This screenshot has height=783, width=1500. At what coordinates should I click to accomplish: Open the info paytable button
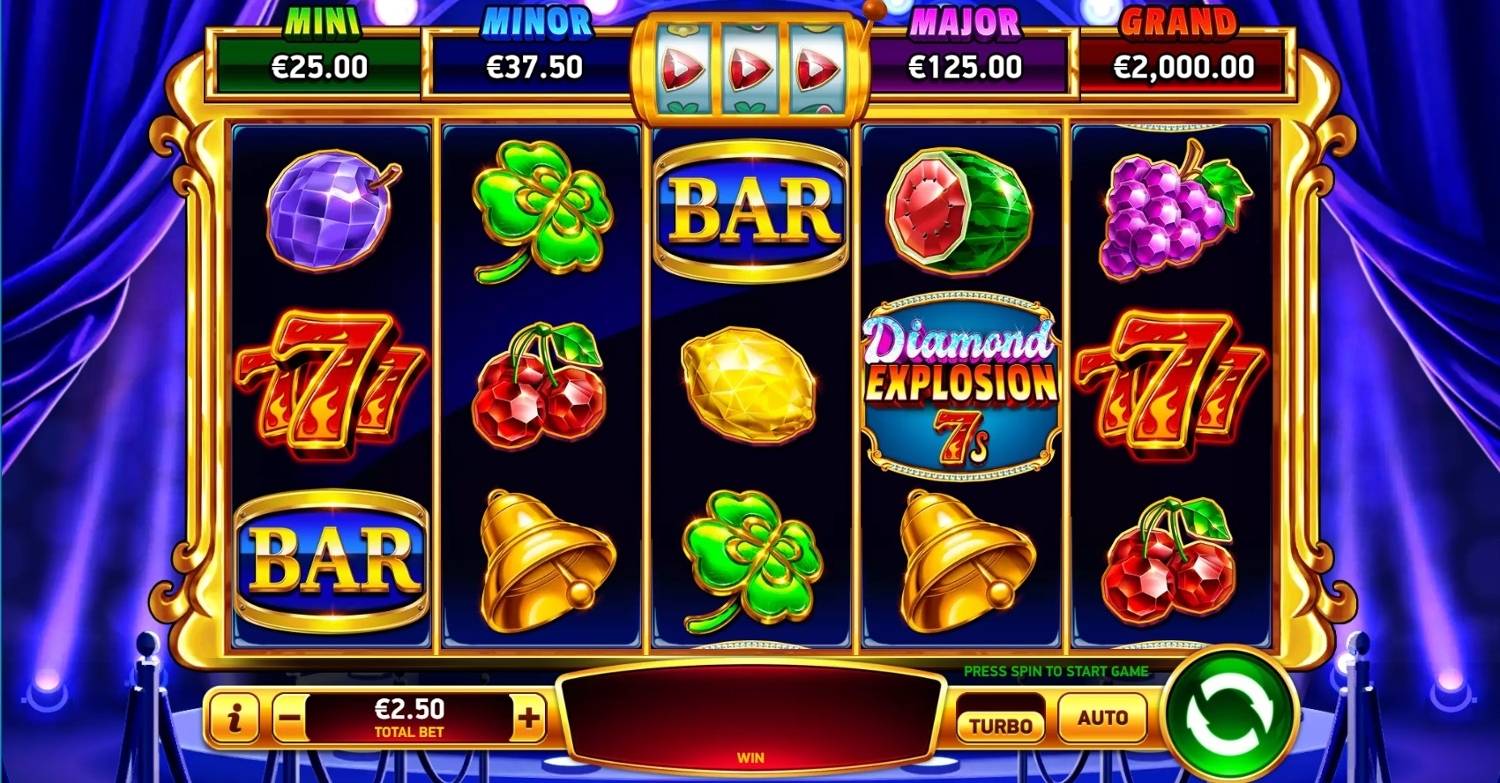(235, 718)
